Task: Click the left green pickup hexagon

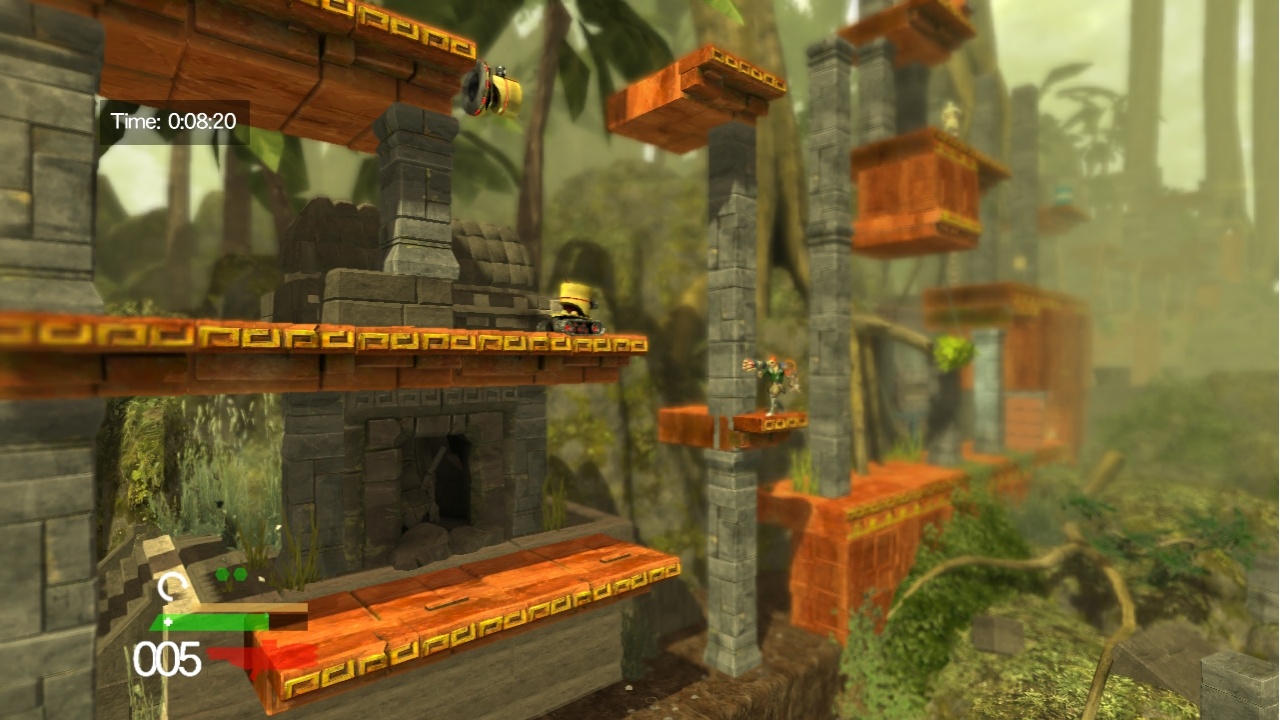Action: (x=222, y=573)
